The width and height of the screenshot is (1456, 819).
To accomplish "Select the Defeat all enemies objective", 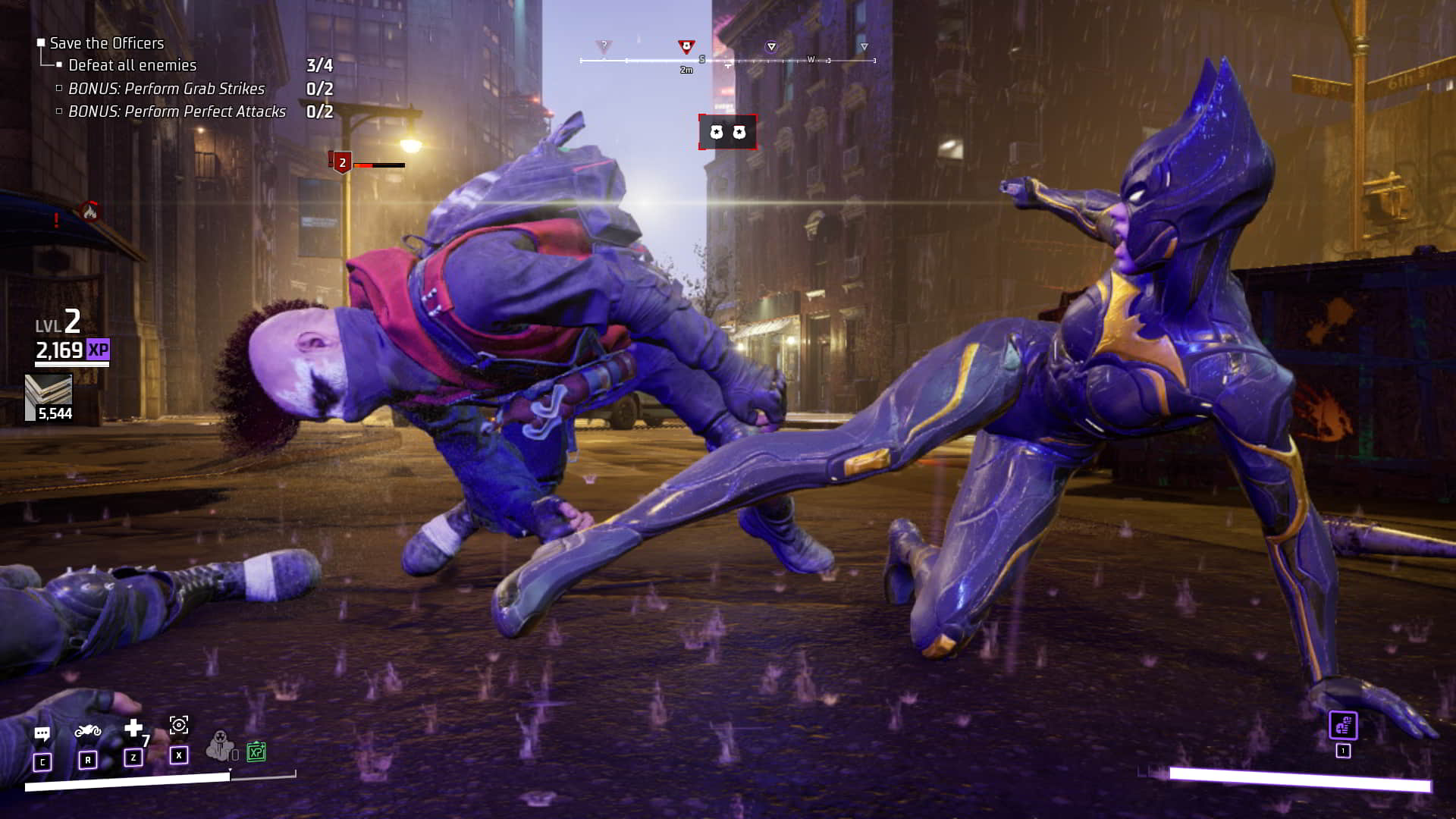I will (x=132, y=65).
